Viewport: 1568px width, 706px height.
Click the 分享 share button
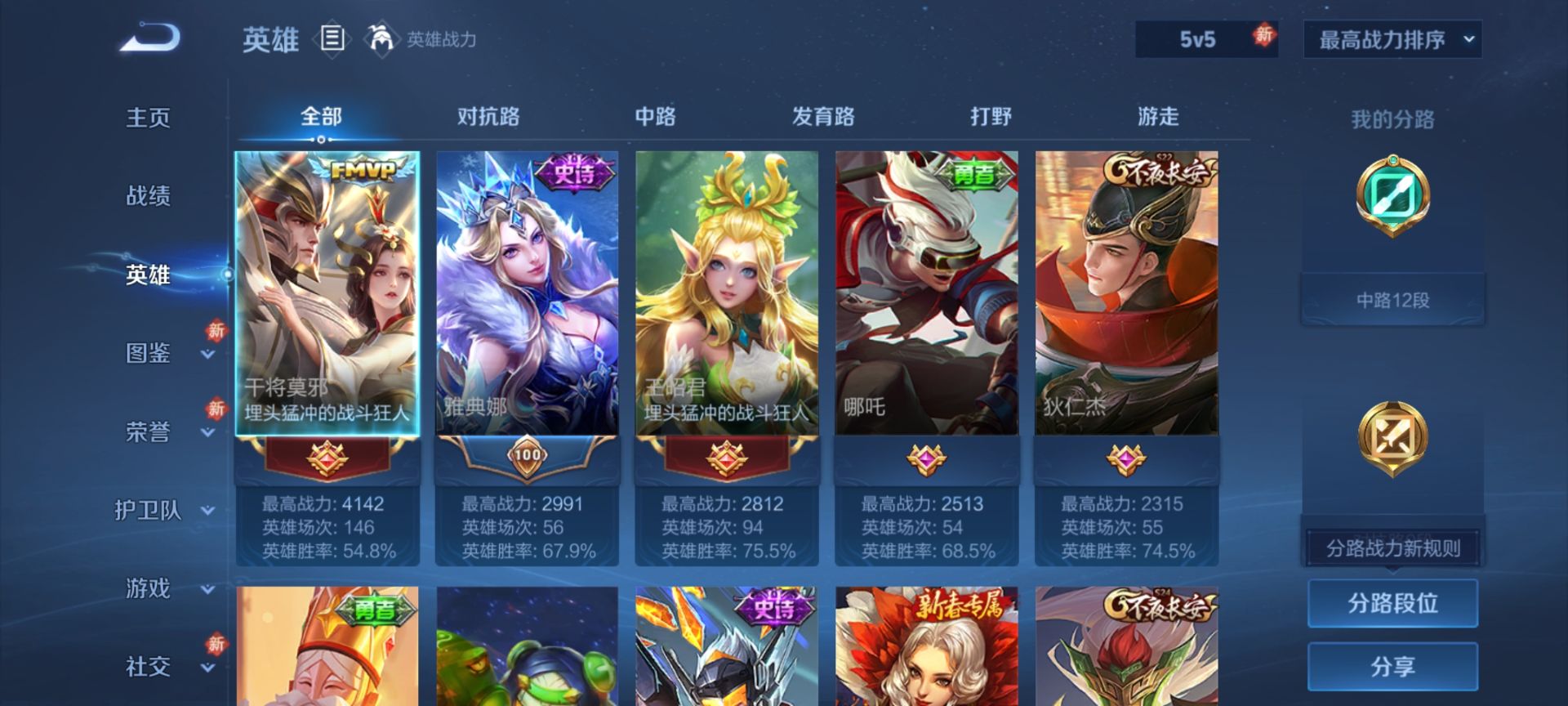click(1392, 666)
